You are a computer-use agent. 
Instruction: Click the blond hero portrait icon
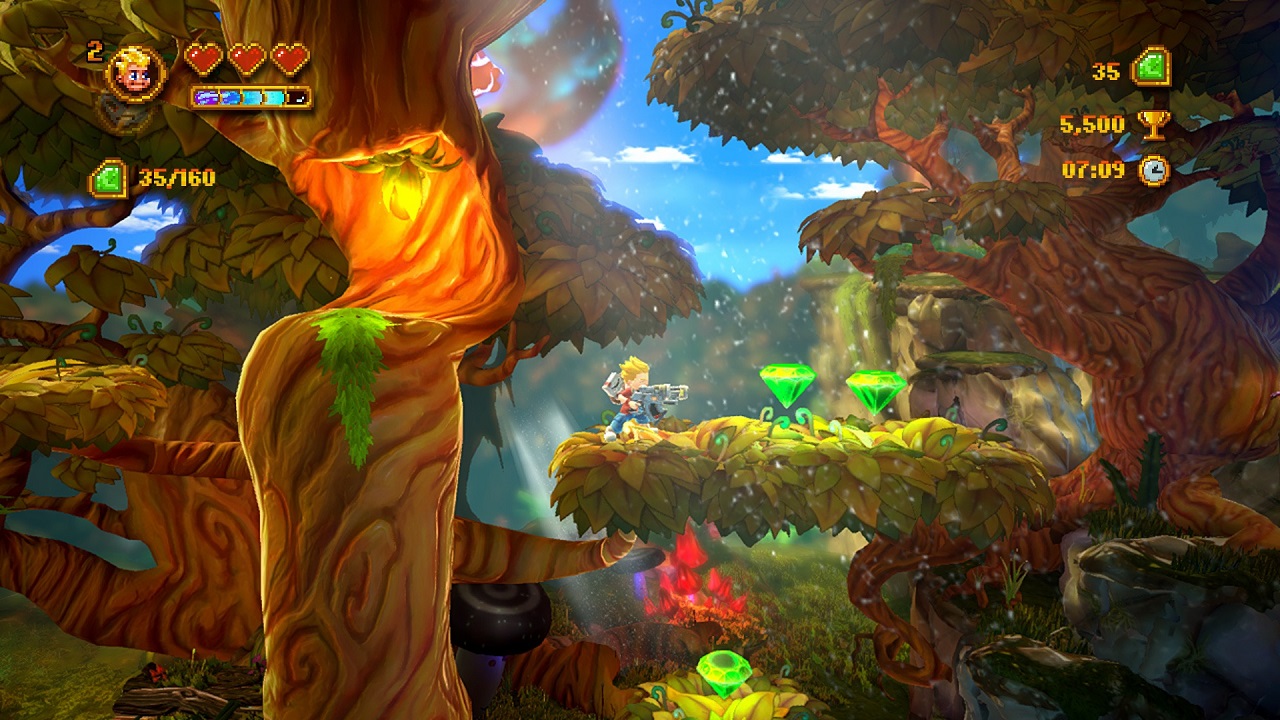pyautogui.click(x=135, y=73)
